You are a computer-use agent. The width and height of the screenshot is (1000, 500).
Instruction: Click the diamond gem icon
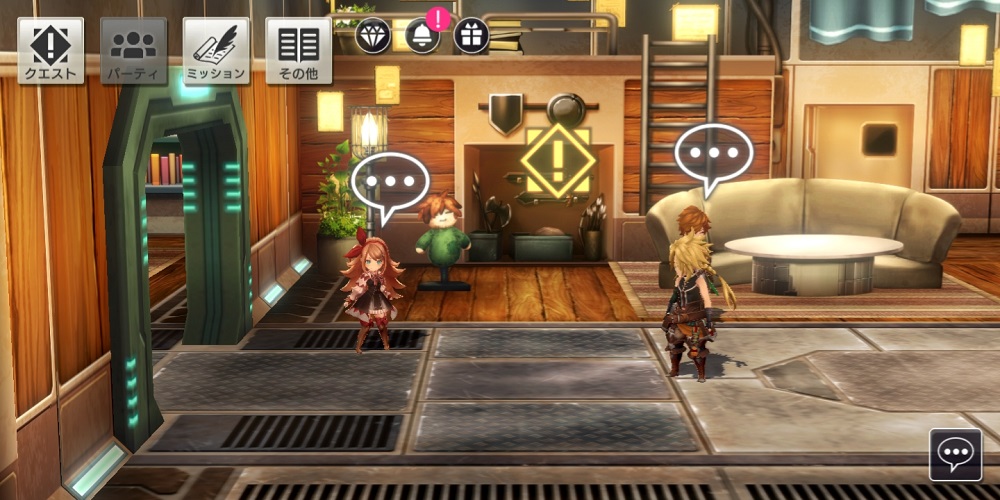click(373, 35)
